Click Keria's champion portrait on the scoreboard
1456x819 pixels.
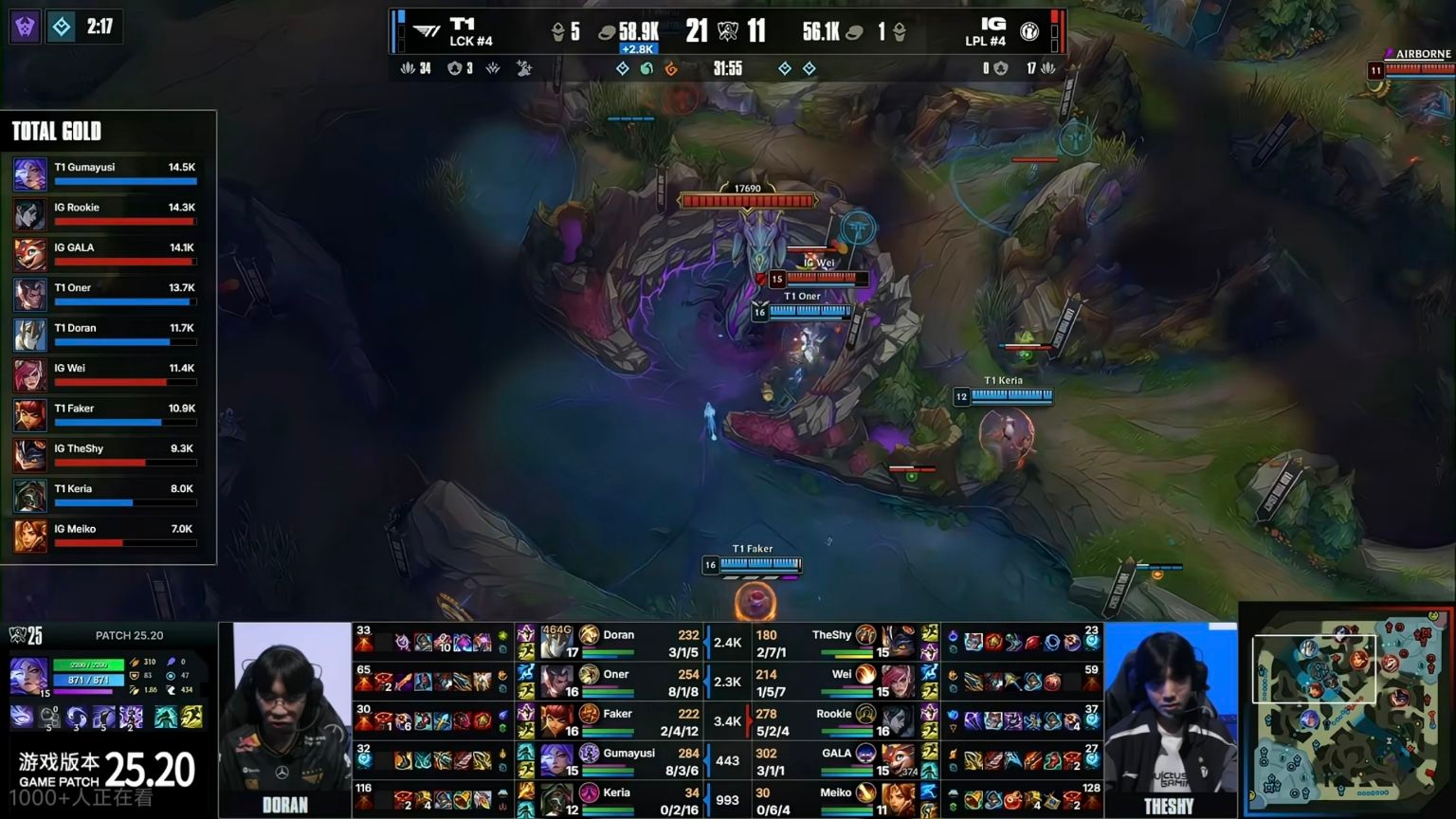(556, 800)
